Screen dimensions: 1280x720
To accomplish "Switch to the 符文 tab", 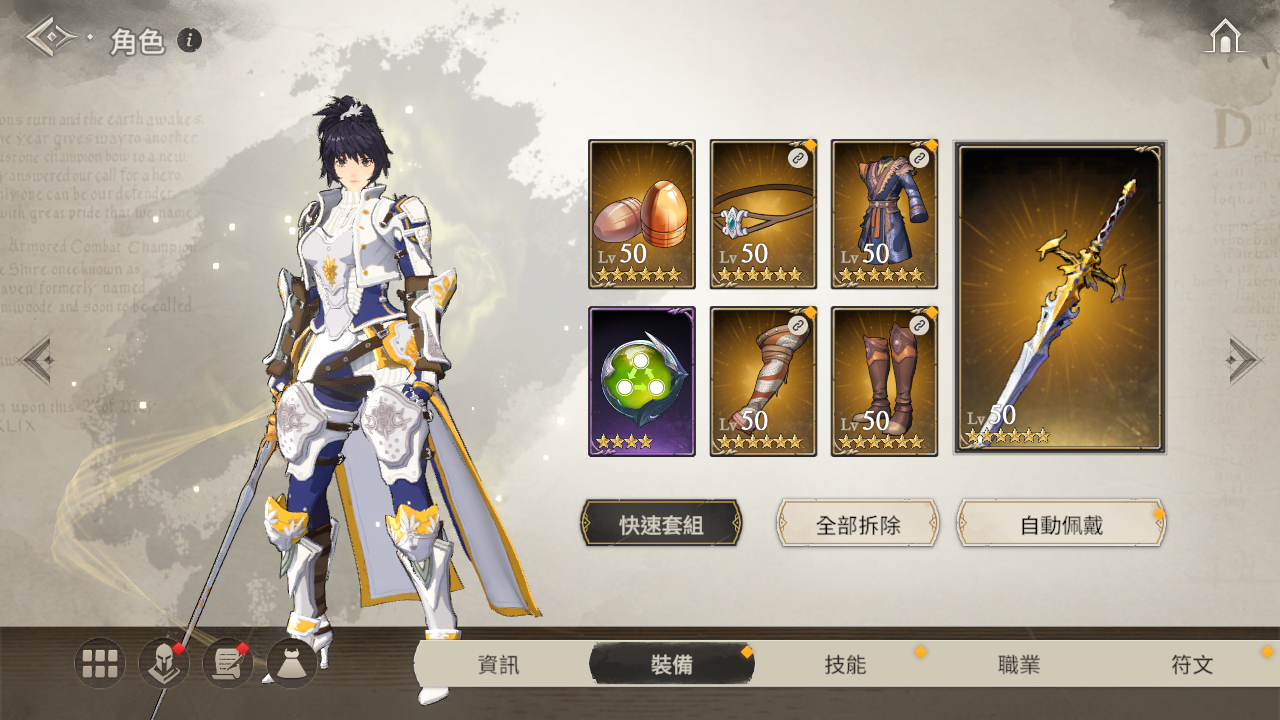I will [1192, 665].
